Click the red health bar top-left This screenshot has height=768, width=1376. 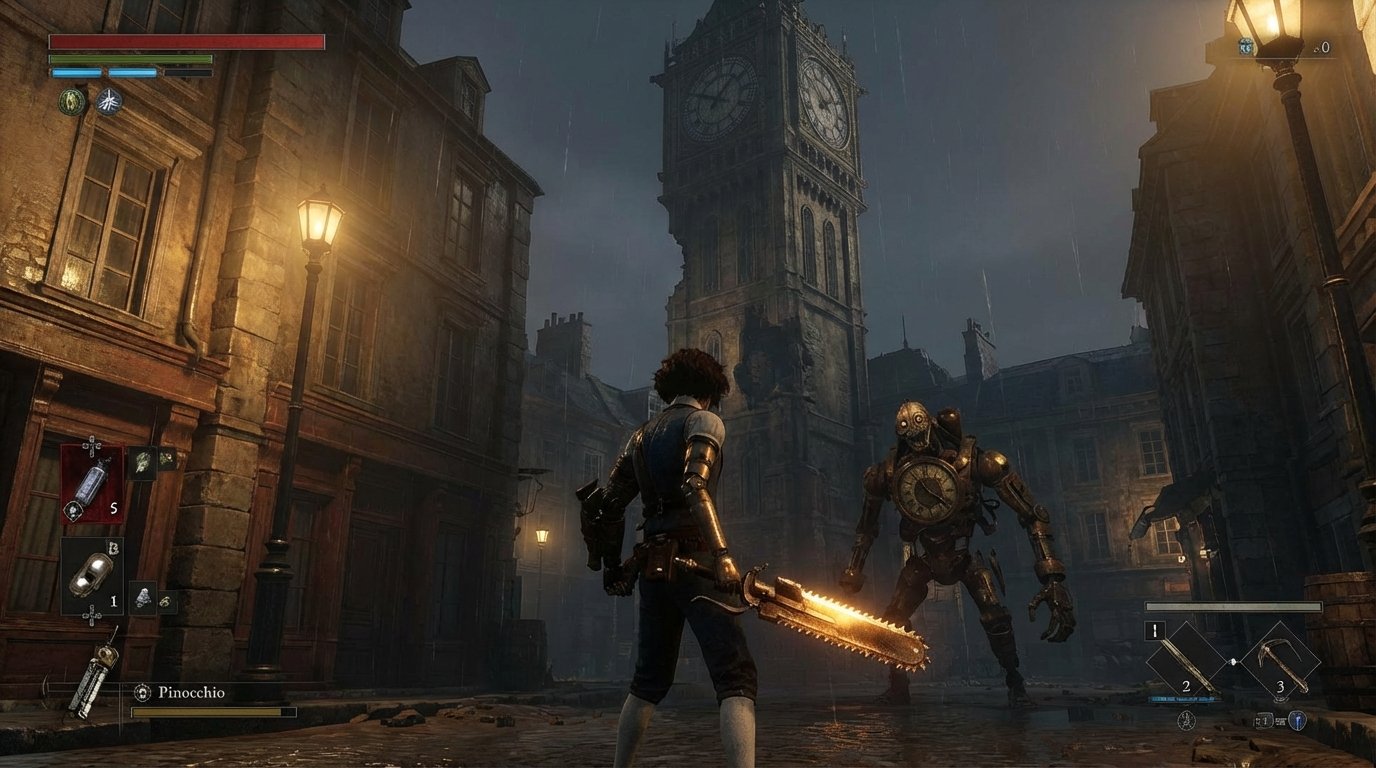(186, 40)
